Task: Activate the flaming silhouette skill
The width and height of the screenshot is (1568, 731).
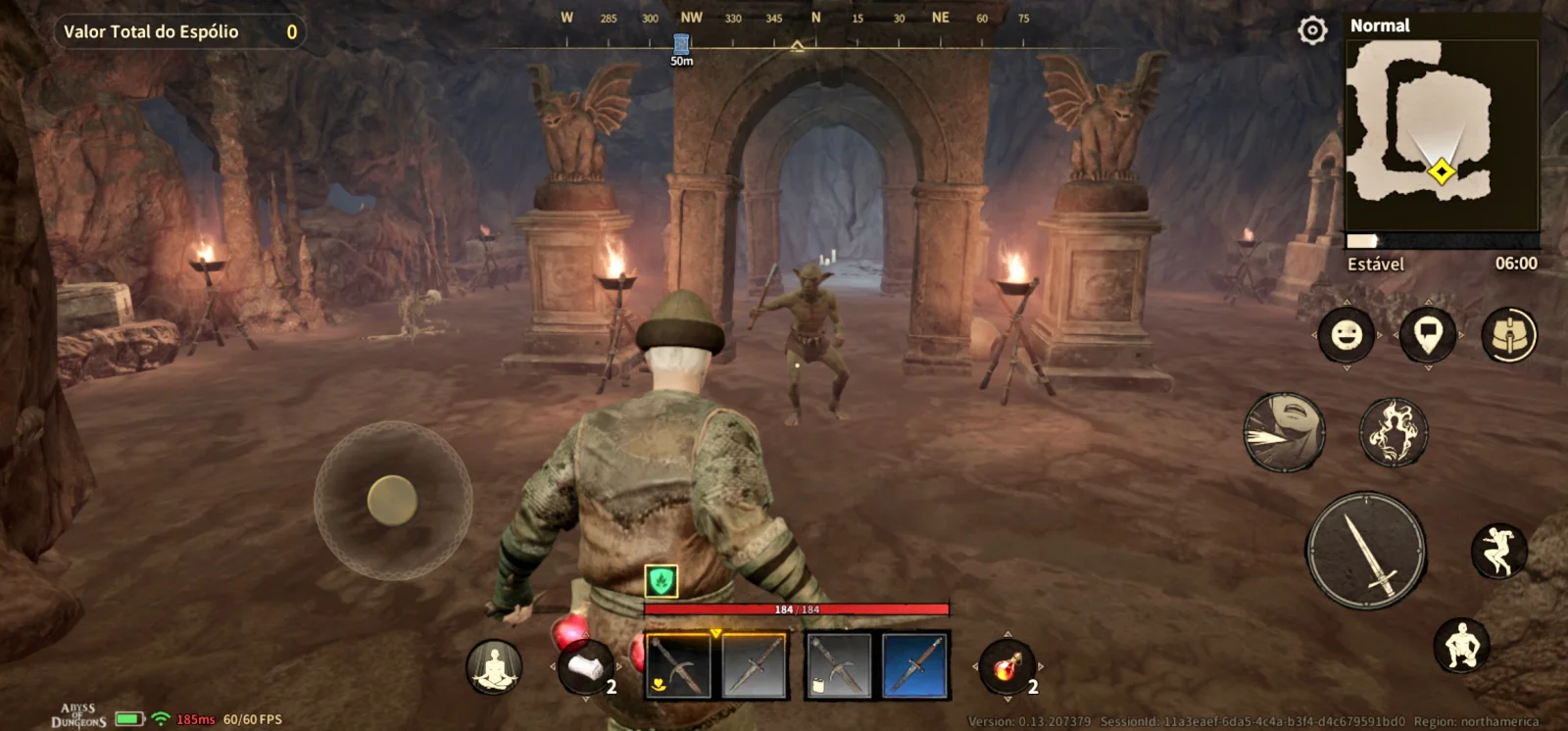Action: (x=1394, y=432)
